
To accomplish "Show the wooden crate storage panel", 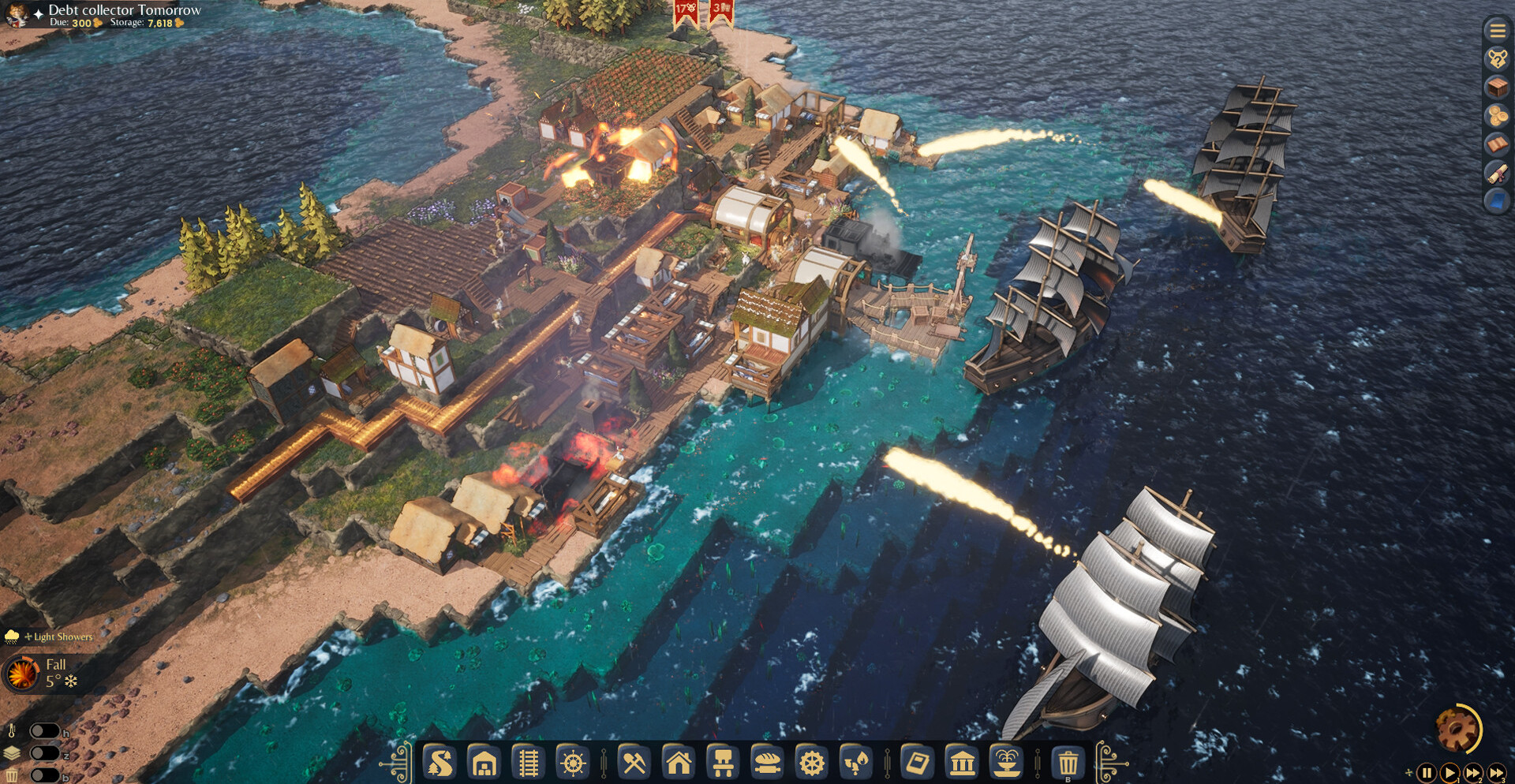I will click(1497, 88).
